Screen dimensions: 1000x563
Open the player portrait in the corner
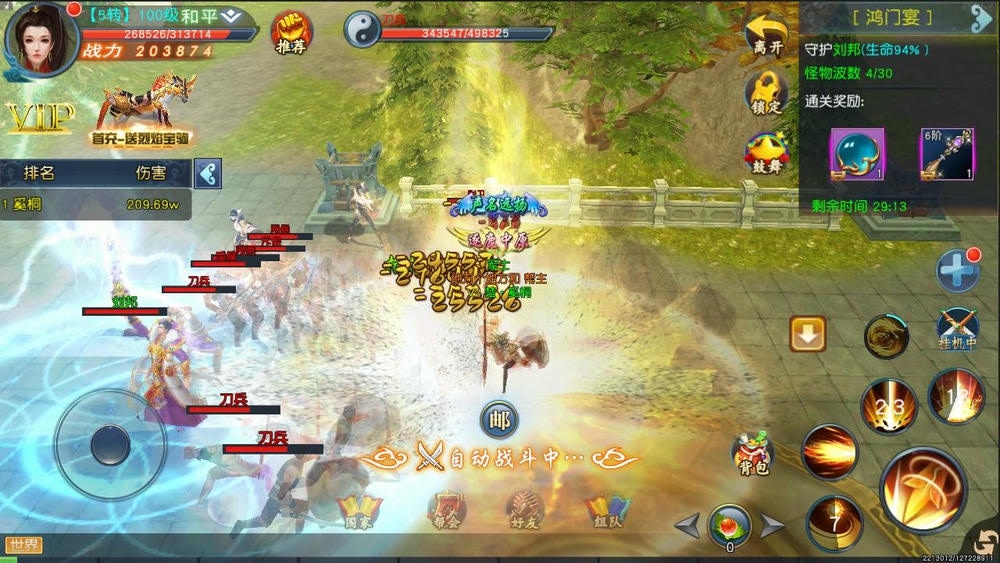(x=41, y=38)
